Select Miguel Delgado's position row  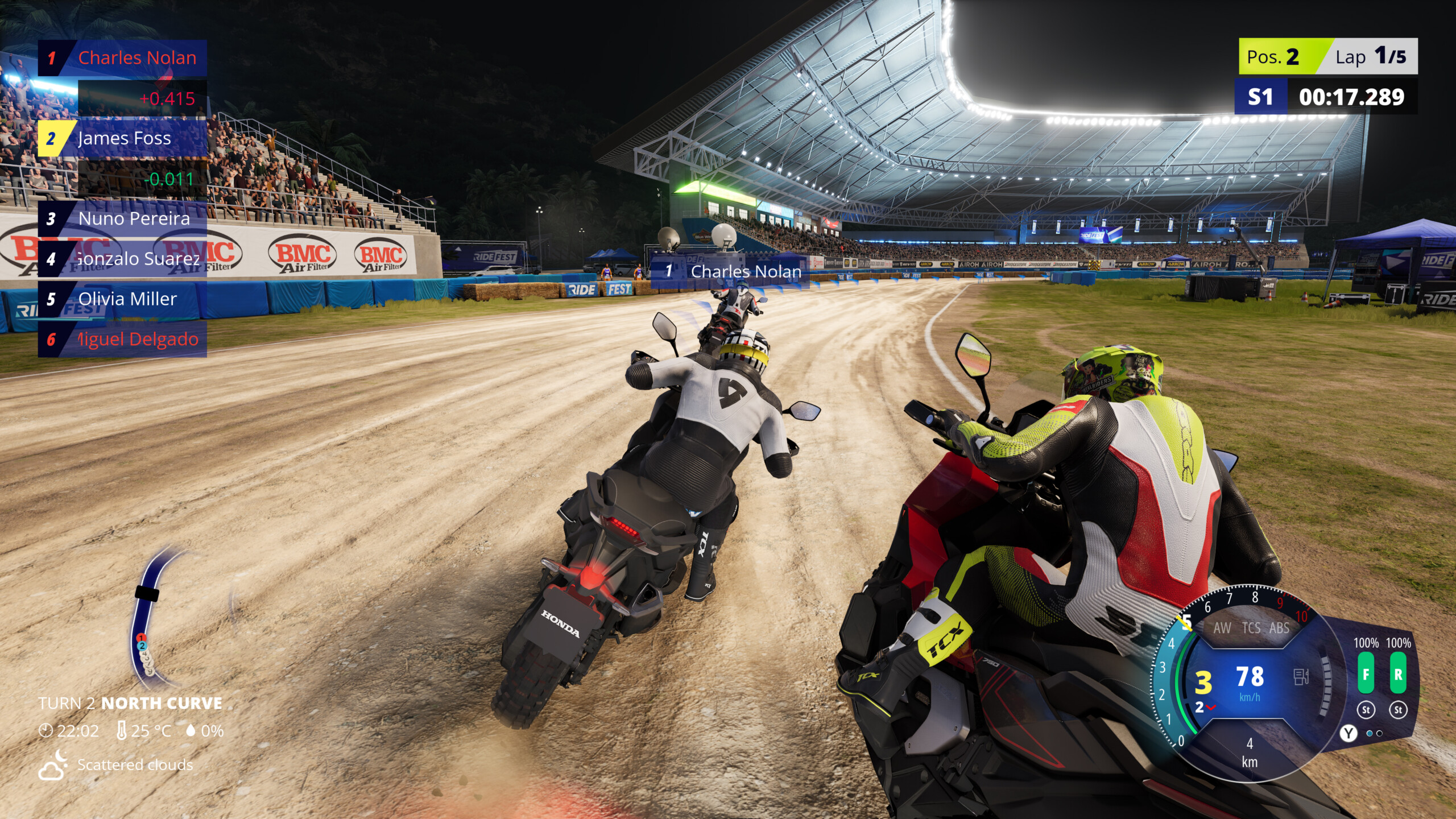(x=122, y=340)
